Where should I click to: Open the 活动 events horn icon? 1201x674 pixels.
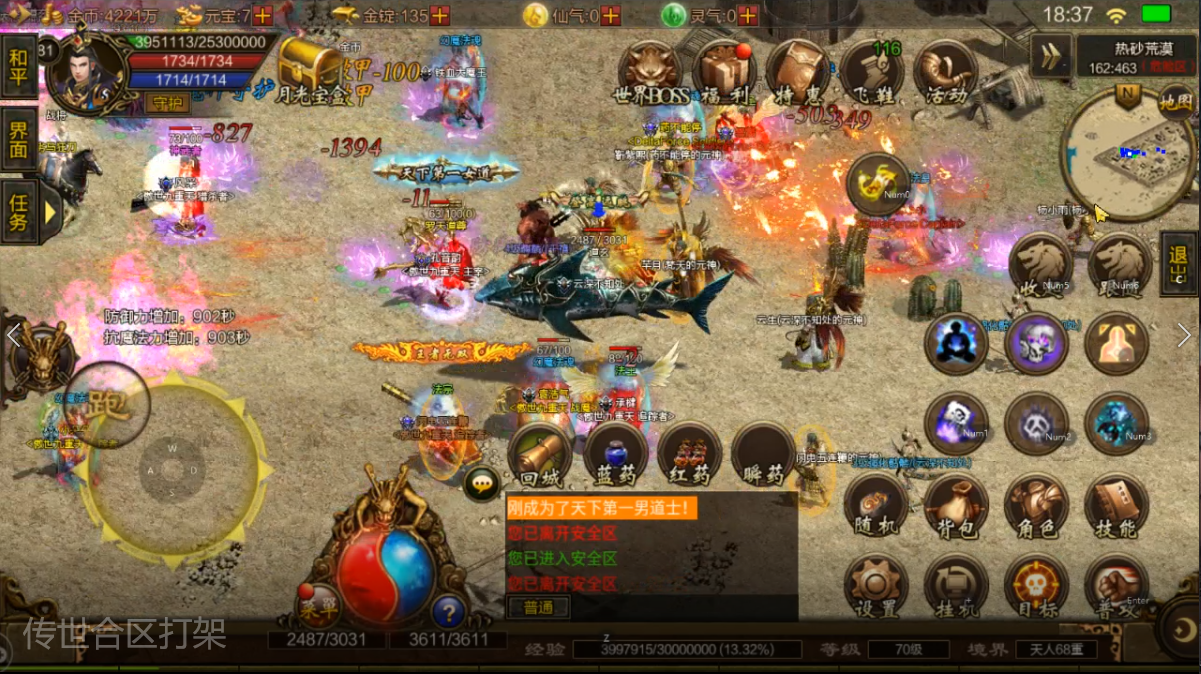(945, 72)
